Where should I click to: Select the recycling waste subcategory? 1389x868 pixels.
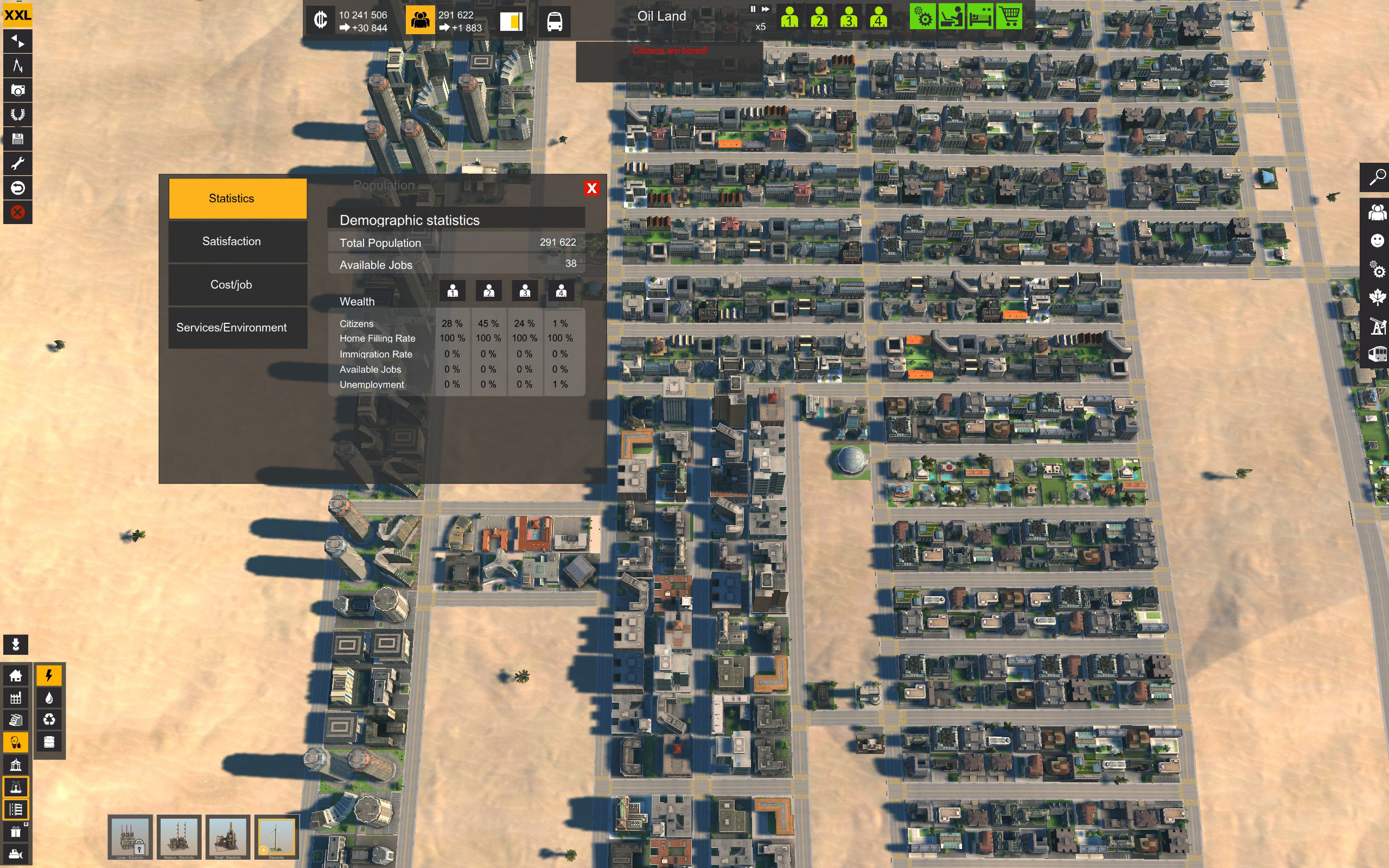click(x=49, y=720)
